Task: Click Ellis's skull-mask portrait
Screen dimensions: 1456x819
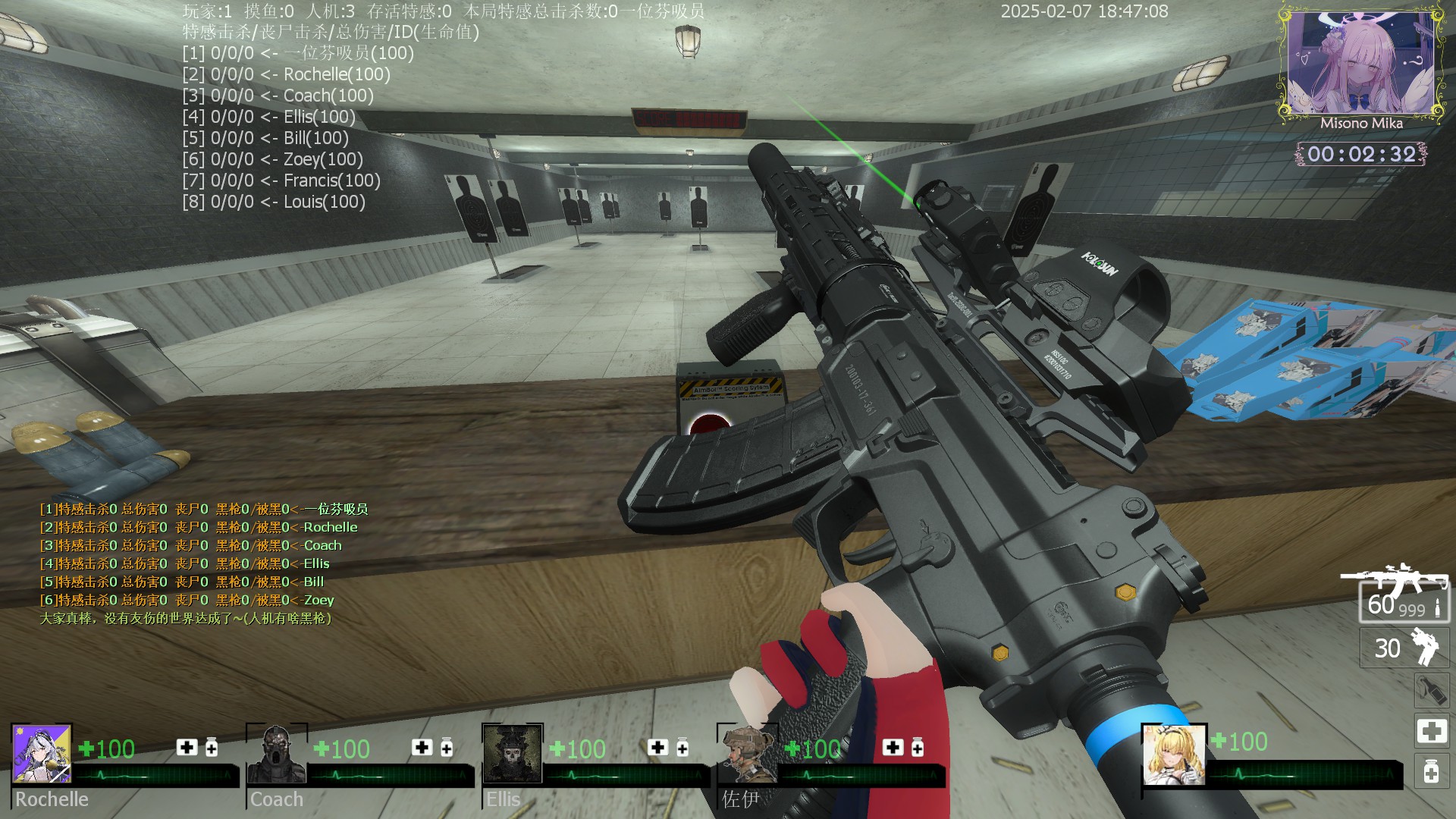Action: tap(513, 753)
